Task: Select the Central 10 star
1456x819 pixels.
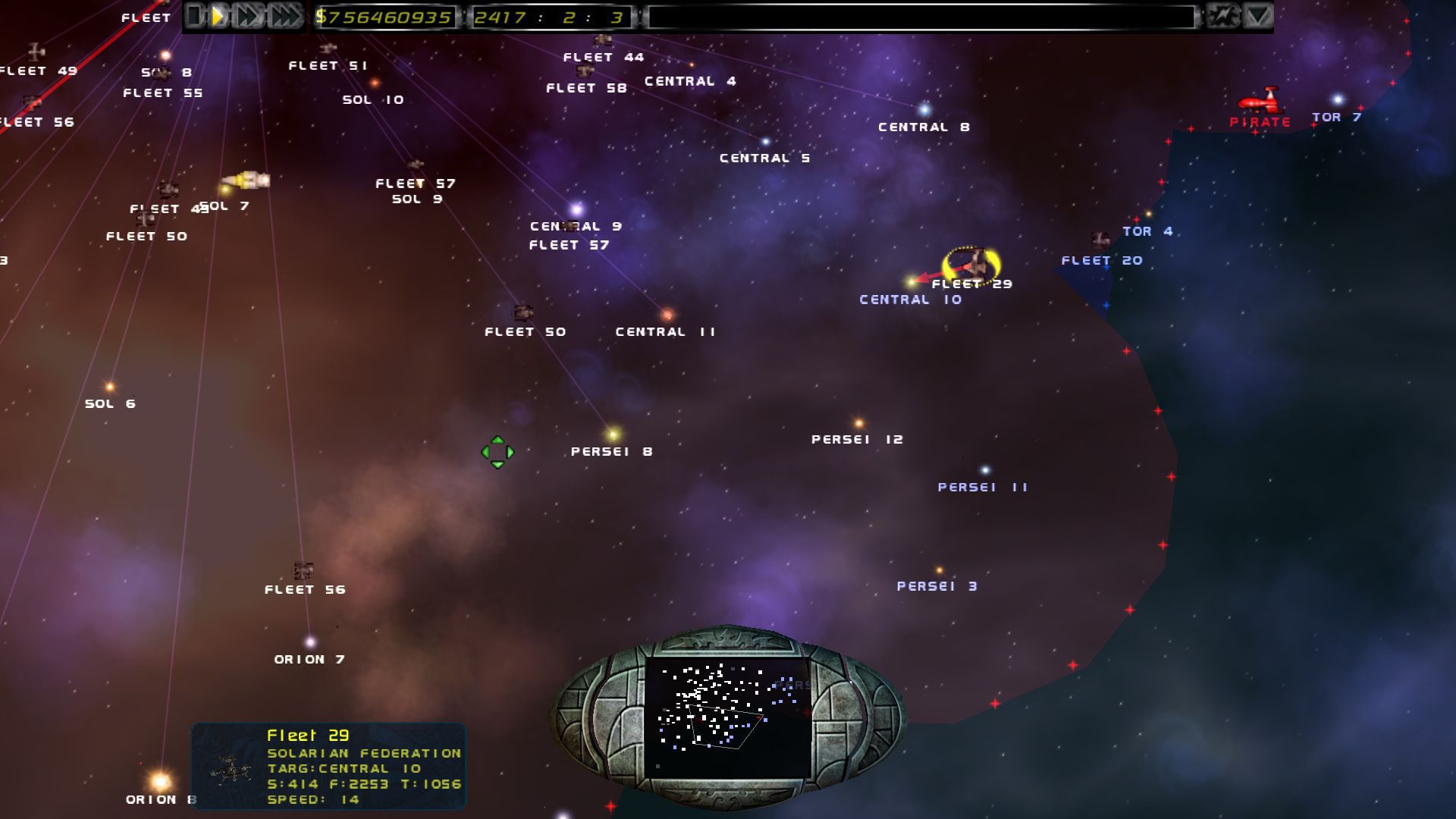Action: (909, 280)
